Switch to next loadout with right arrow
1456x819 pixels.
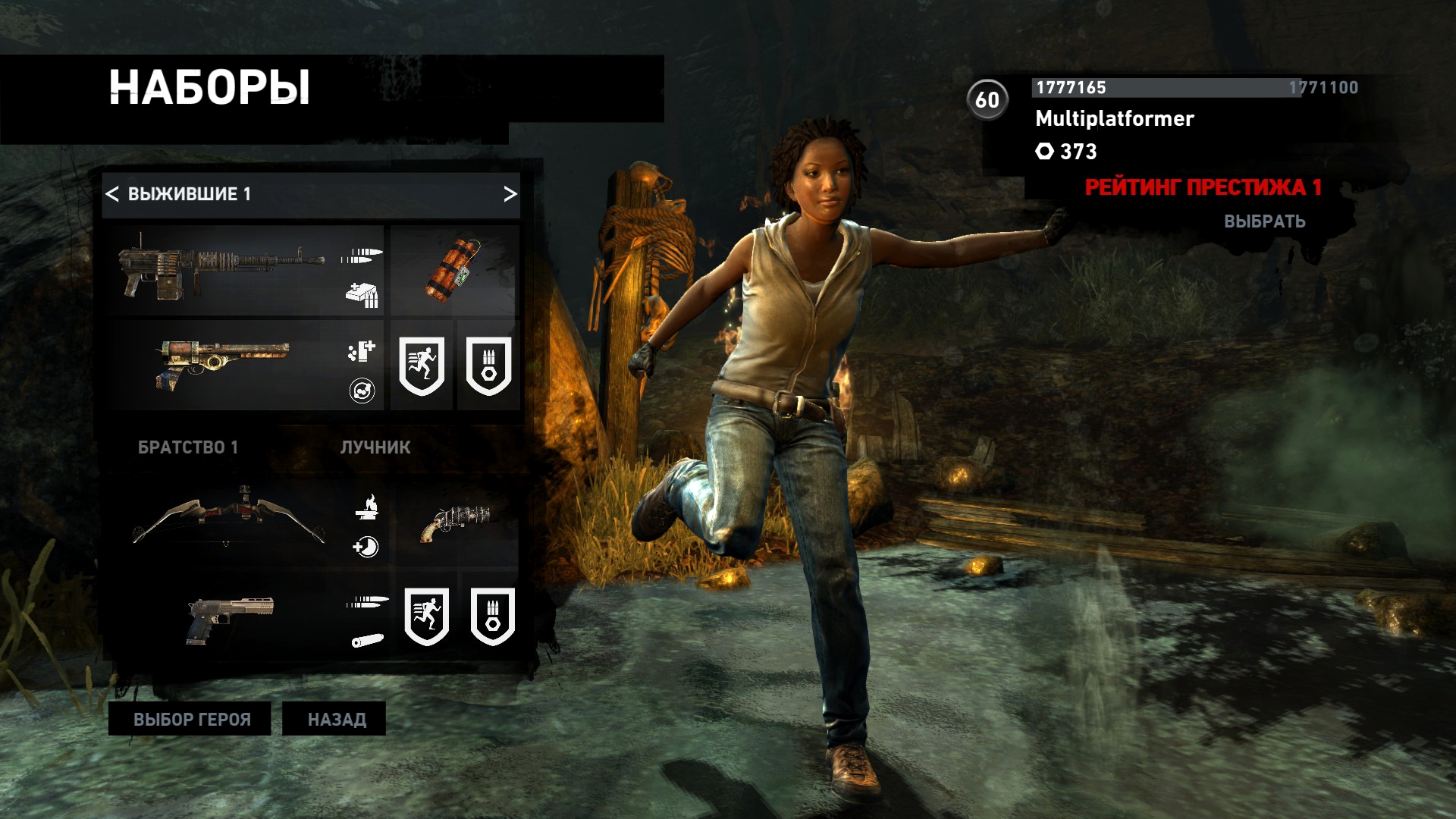pos(510,194)
